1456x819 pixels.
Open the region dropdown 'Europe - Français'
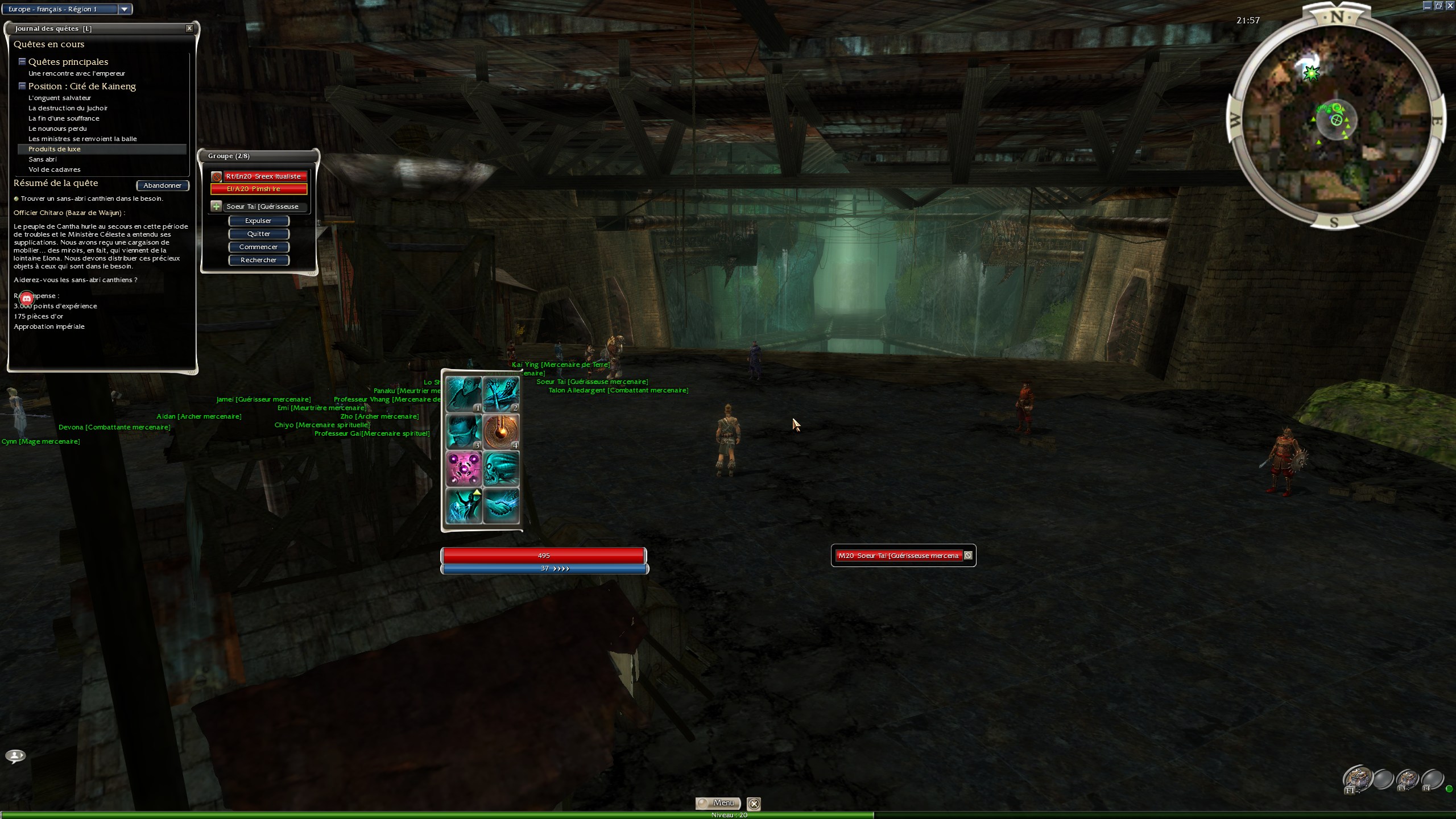tap(124, 9)
